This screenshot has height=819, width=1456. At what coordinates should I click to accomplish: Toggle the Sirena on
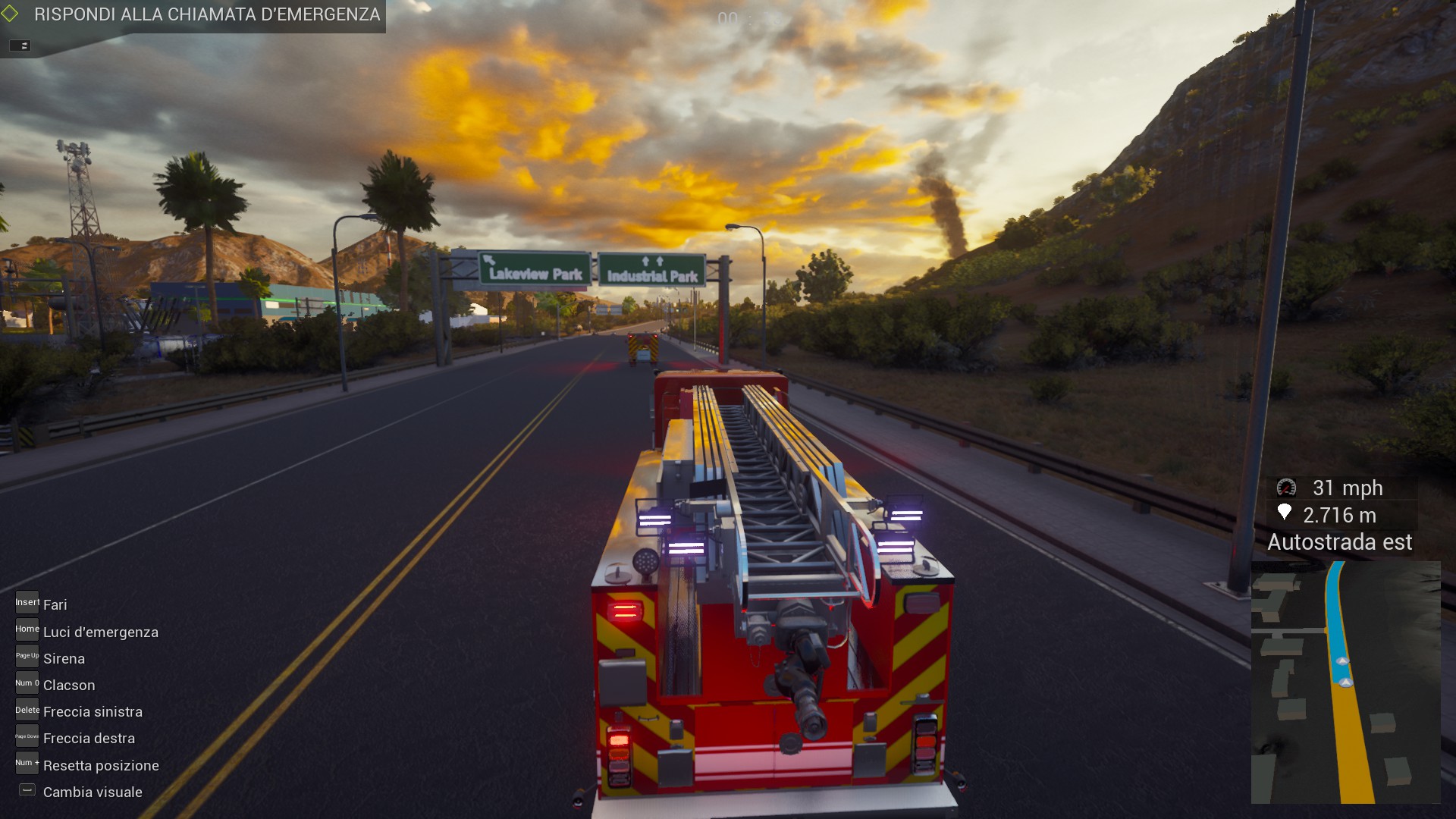(64, 659)
